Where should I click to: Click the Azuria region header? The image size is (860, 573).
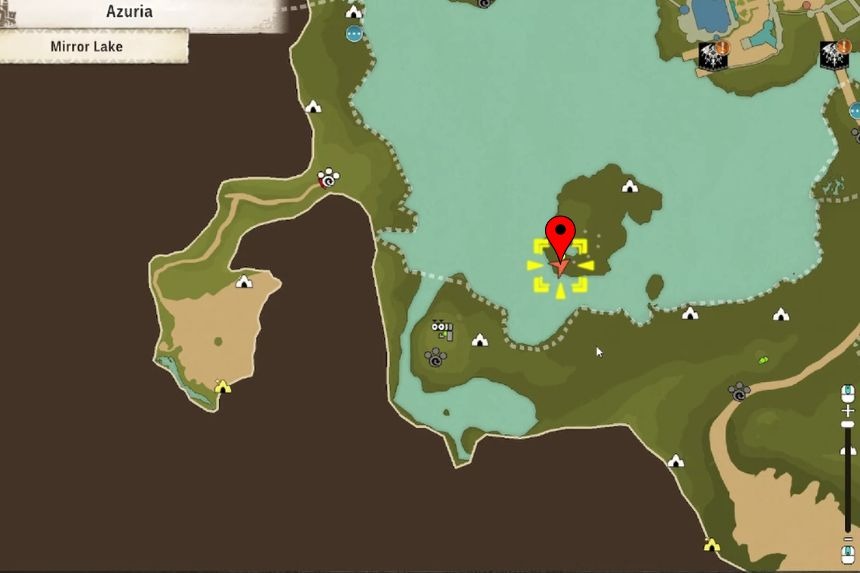pos(129,13)
